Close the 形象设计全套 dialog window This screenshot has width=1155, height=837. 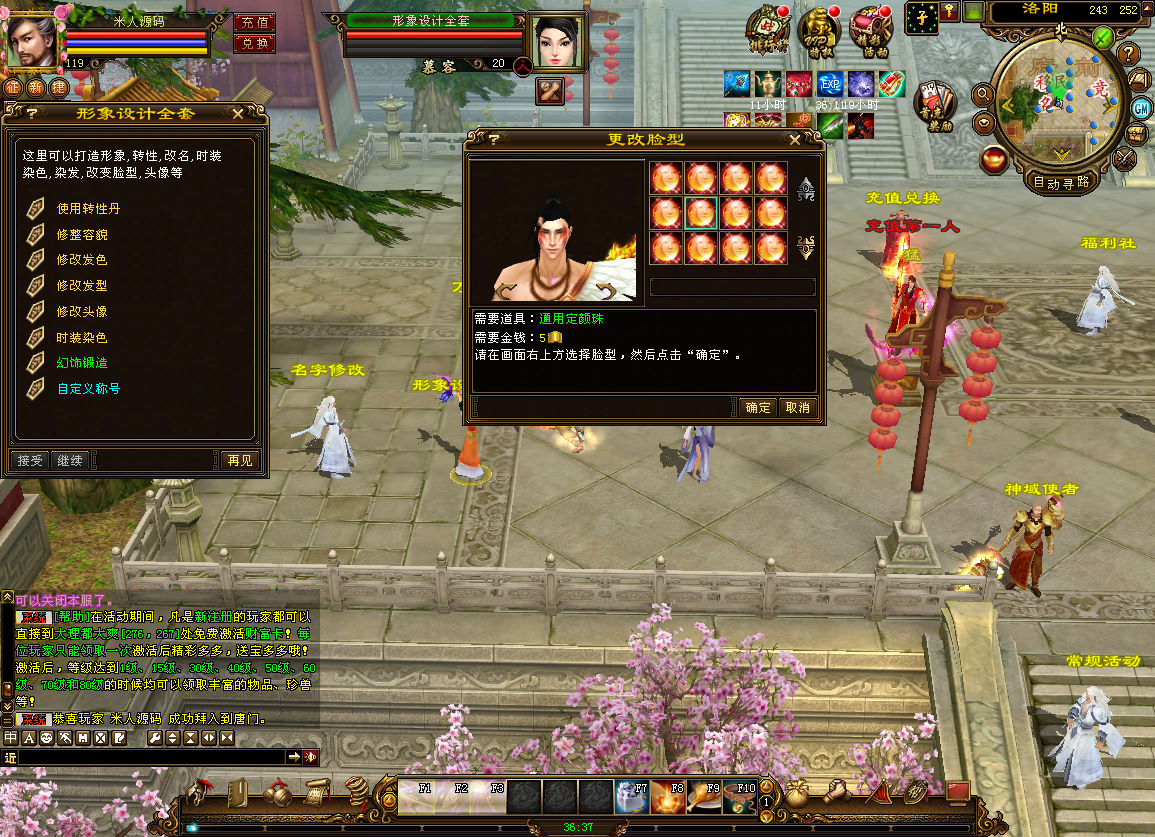click(238, 114)
